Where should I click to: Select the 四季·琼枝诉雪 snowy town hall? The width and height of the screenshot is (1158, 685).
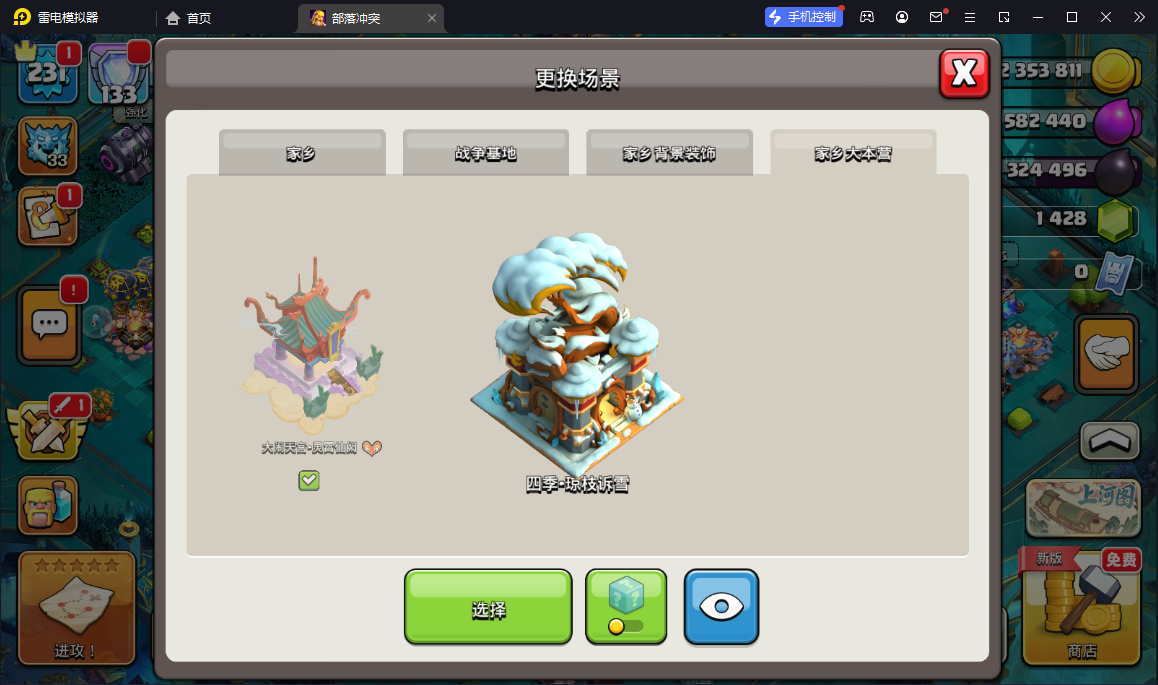pos(577,360)
